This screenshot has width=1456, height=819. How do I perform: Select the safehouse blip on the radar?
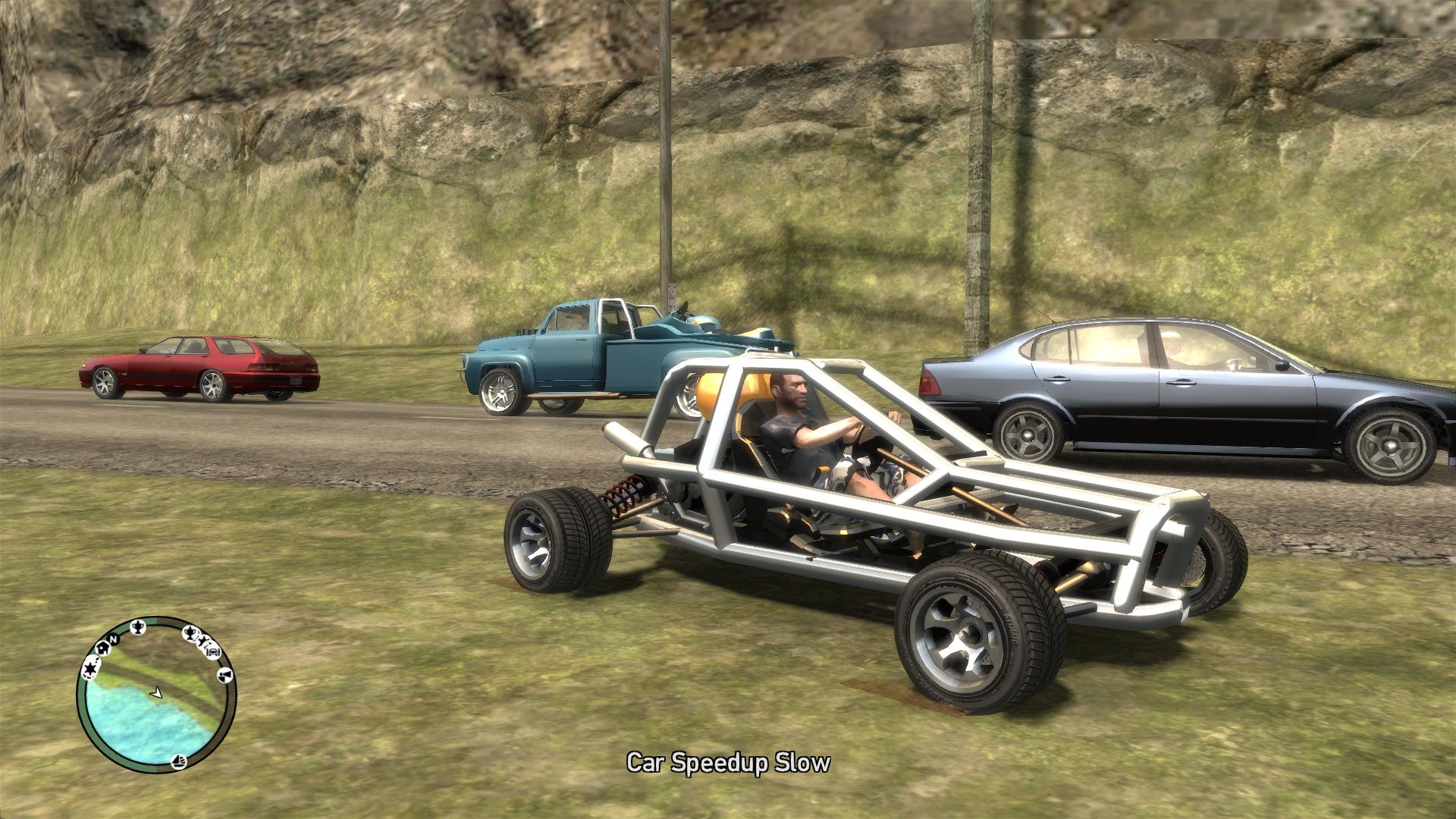102,649
